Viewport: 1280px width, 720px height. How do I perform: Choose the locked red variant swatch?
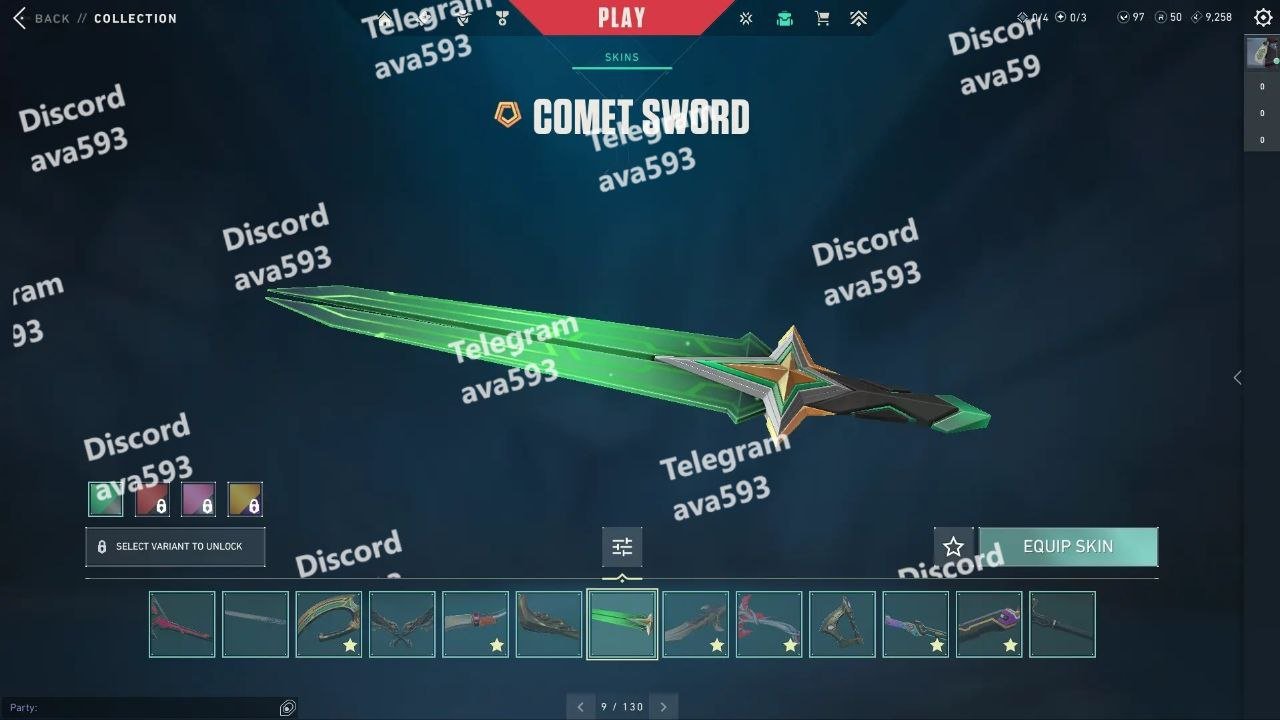tap(152, 499)
